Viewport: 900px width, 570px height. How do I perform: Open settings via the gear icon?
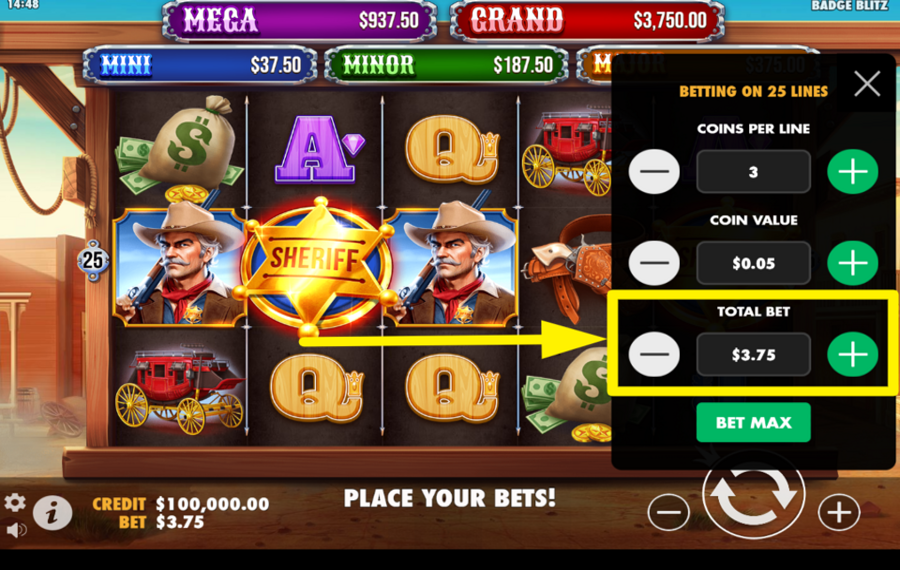pyautogui.click(x=15, y=502)
